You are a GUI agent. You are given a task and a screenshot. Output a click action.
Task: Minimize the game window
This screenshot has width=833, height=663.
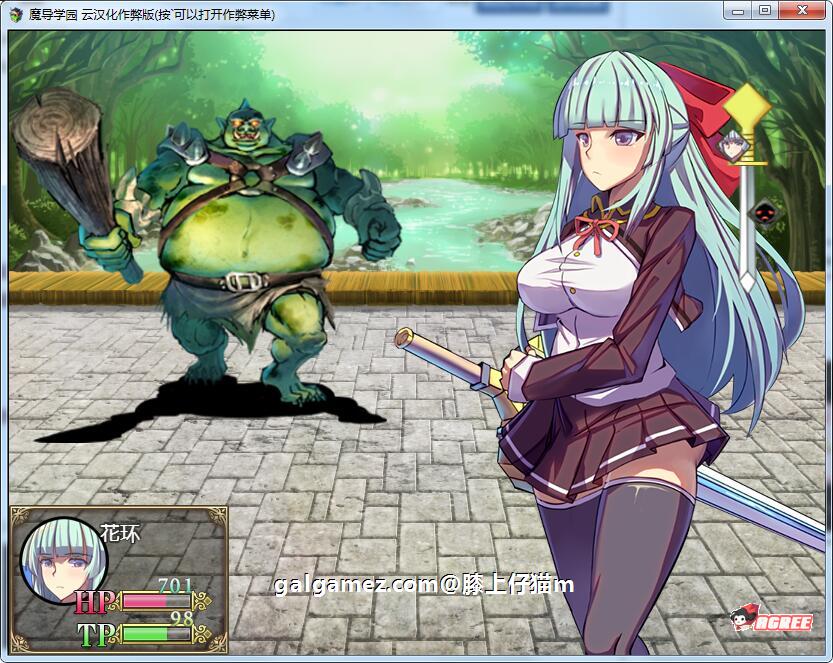click(739, 10)
